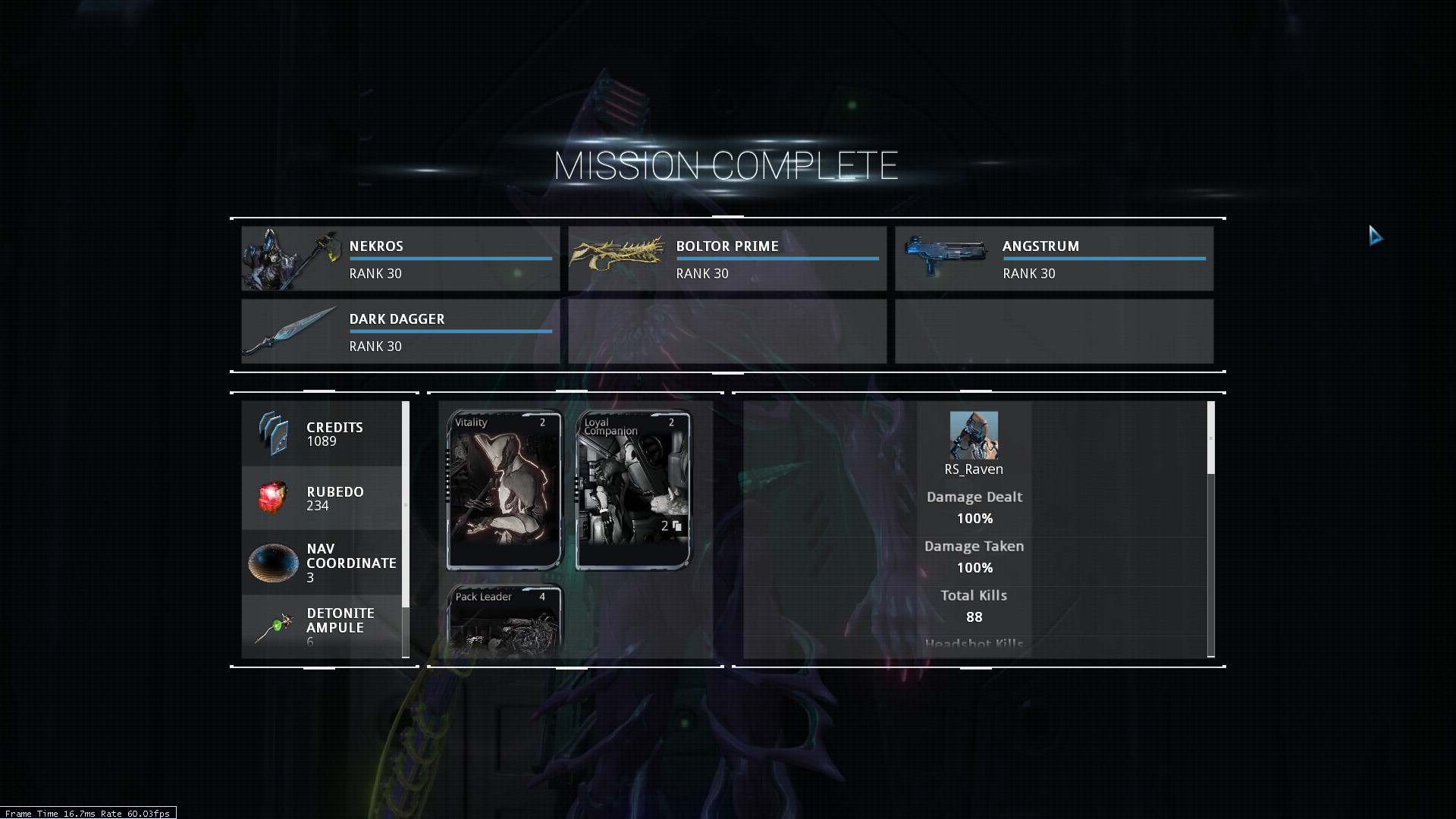The image size is (1456, 819).
Task: Click the Pack Leader mod card
Action: (x=504, y=620)
